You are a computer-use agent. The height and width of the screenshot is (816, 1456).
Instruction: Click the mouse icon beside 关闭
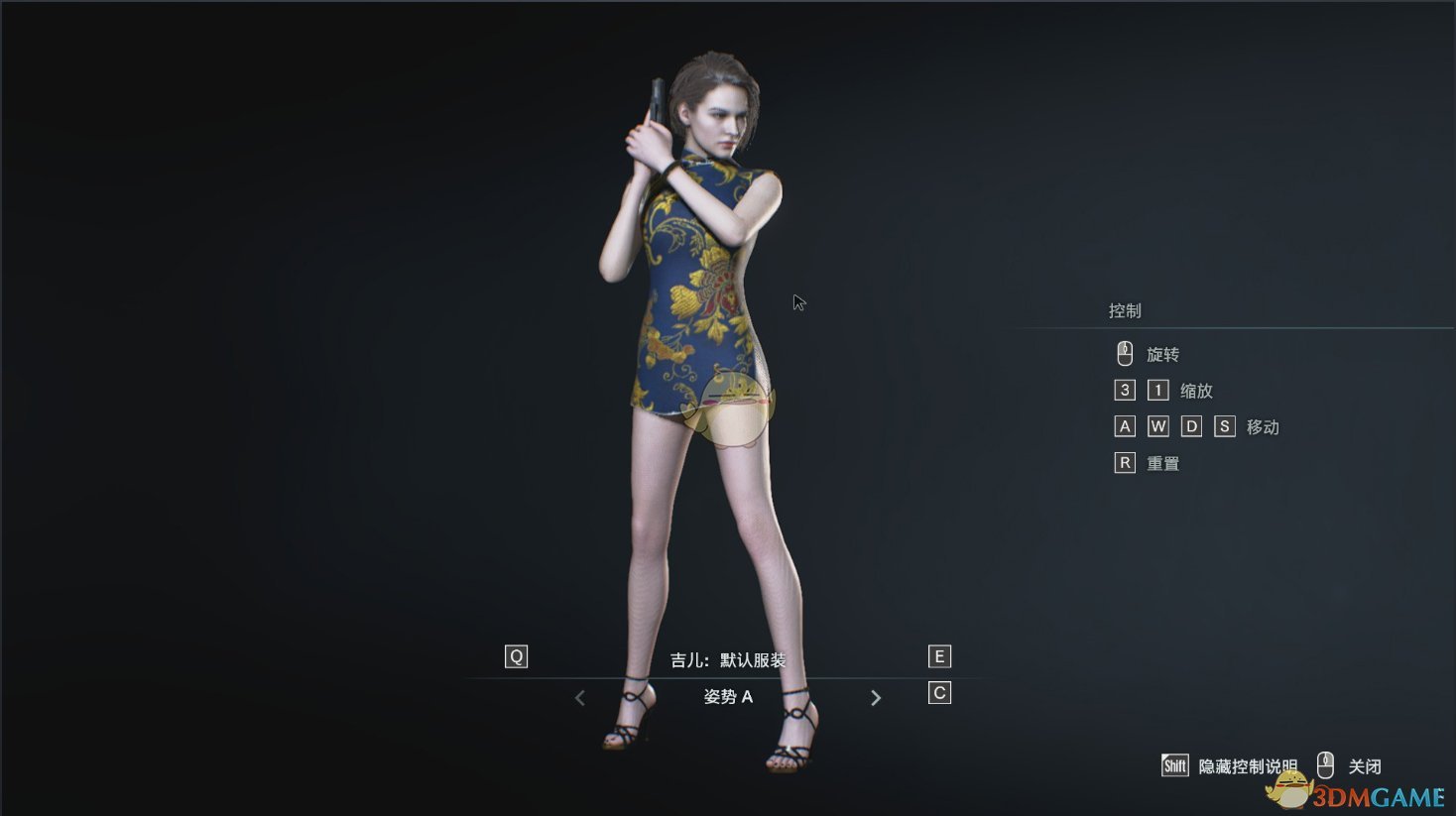(x=1326, y=764)
